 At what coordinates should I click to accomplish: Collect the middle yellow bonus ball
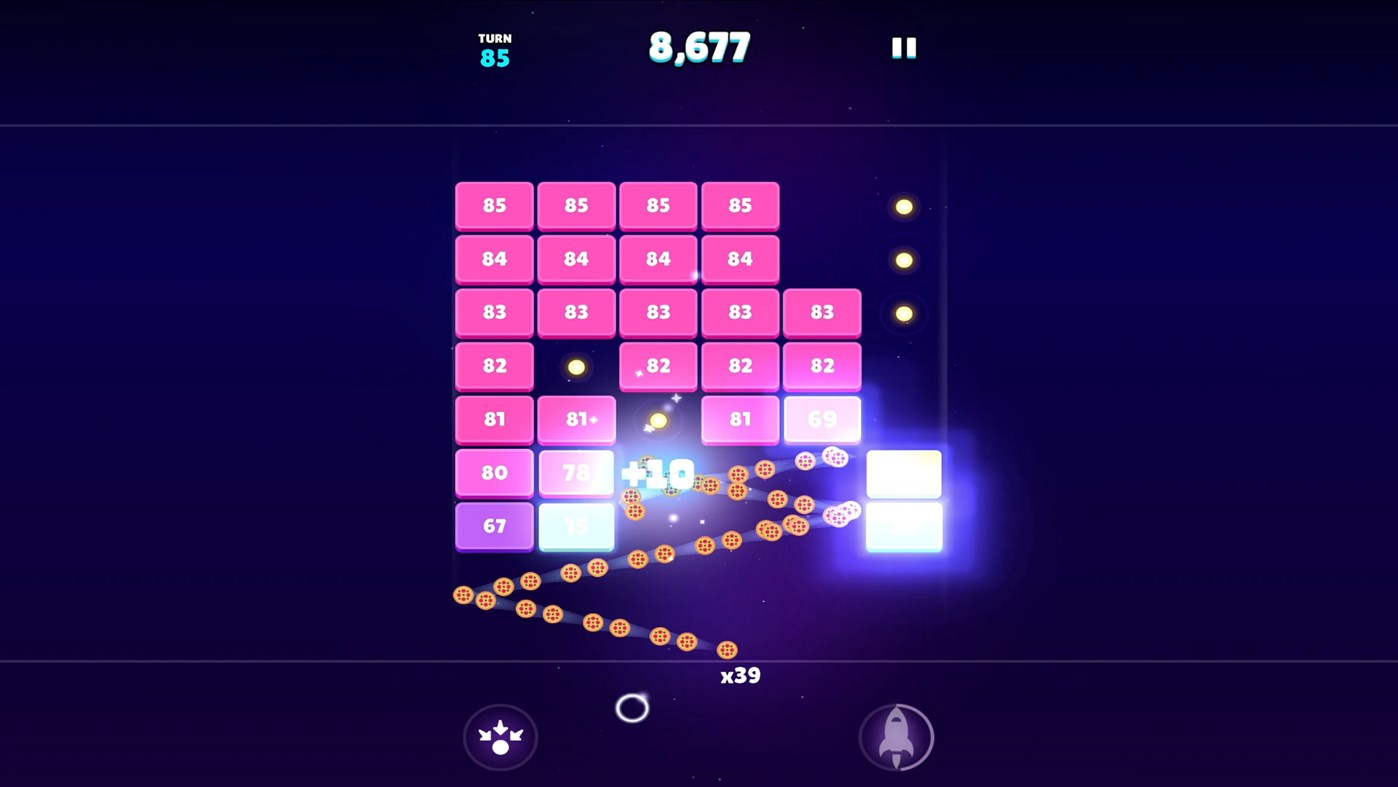click(903, 259)
